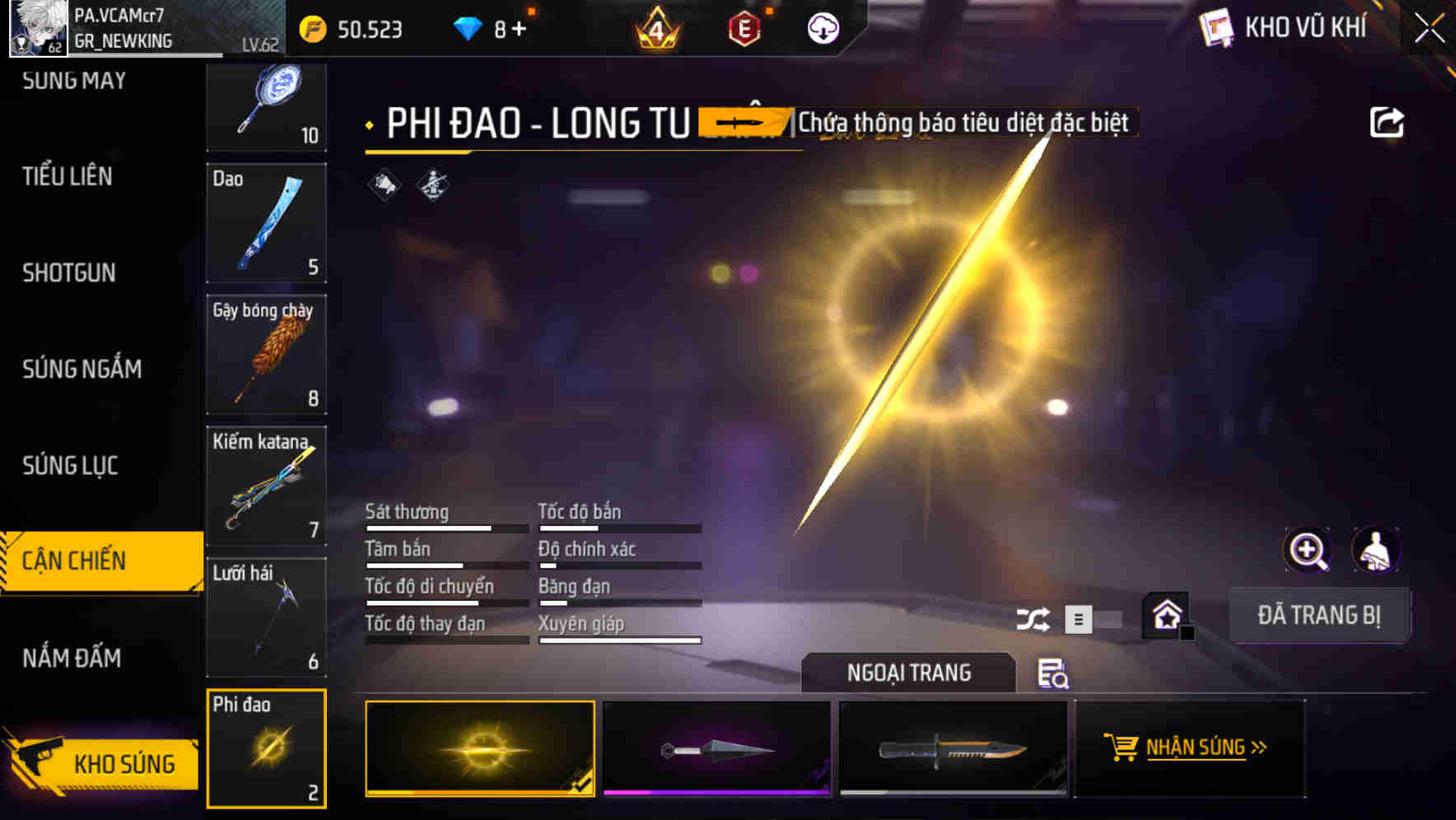Open the SHOTGUN category in sidebar
Screen dimensions: 1456x820
68,273
